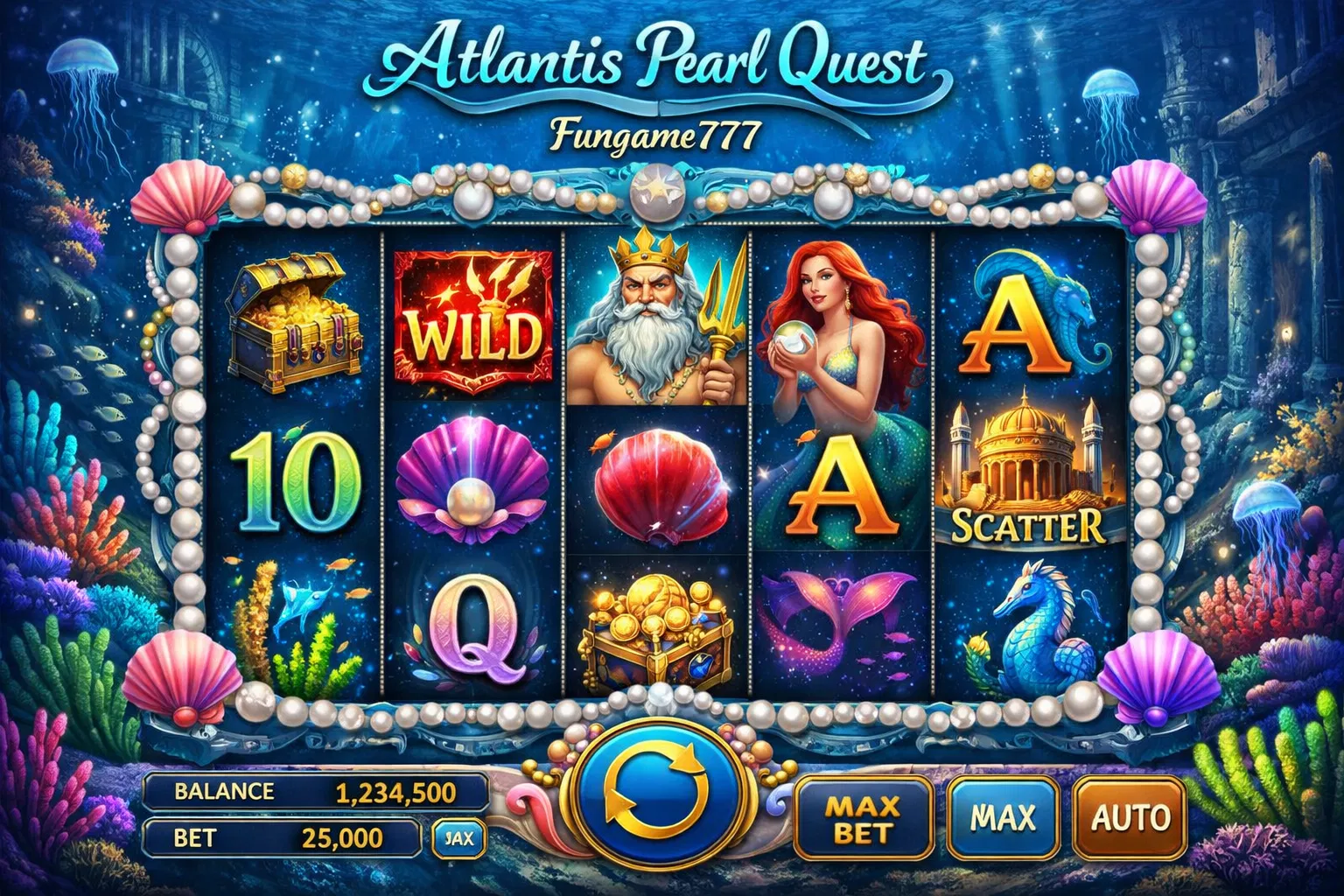Click the small button beside the bet amount
Screen dimensions: 1344x896
tap(458, 838)
